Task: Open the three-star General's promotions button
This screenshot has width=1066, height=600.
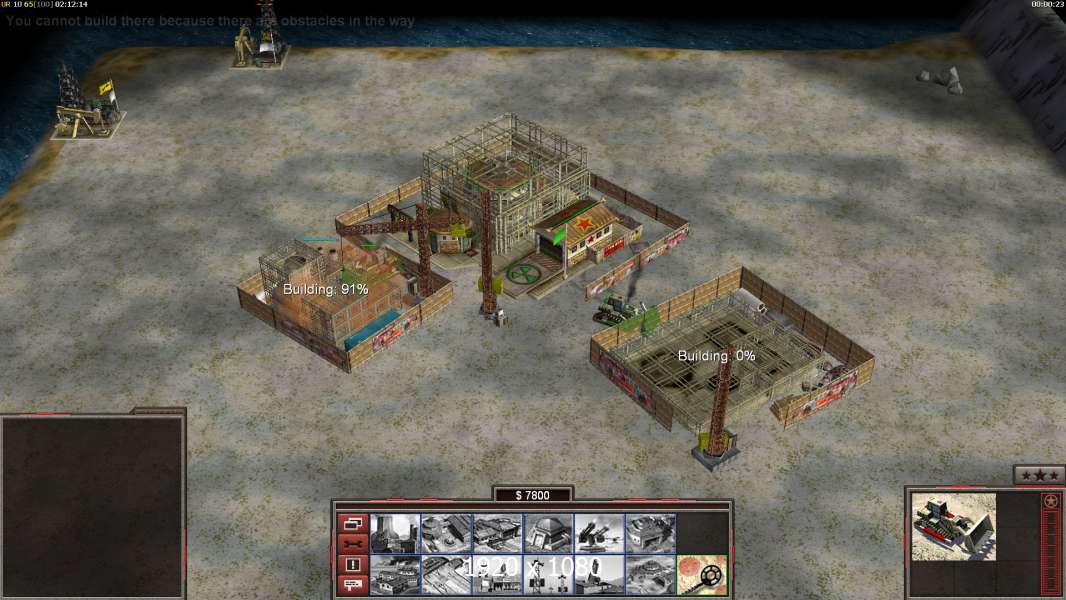Action: 1039,475
